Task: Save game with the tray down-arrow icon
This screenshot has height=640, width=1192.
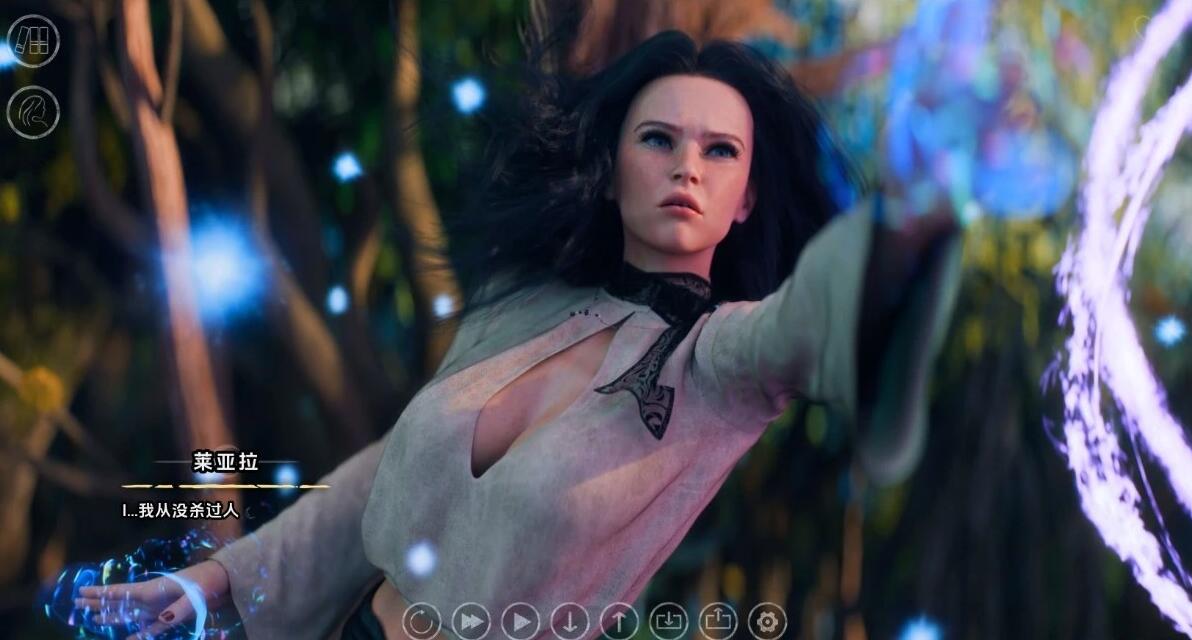Action: (668, 621)
